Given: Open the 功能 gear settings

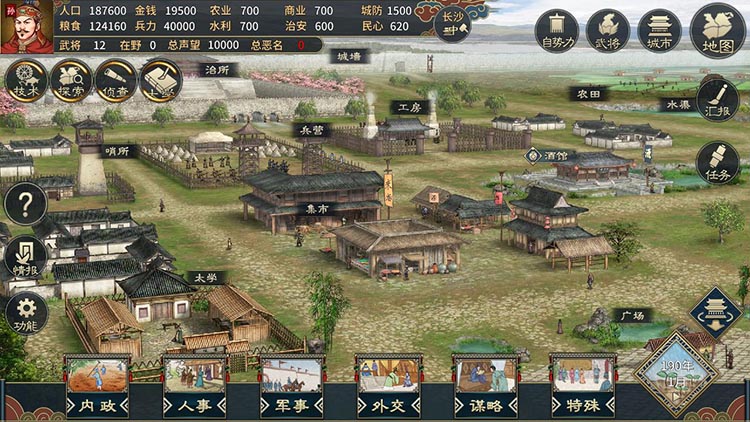Looking at the screenshot, I should click(x=25, y=313).
